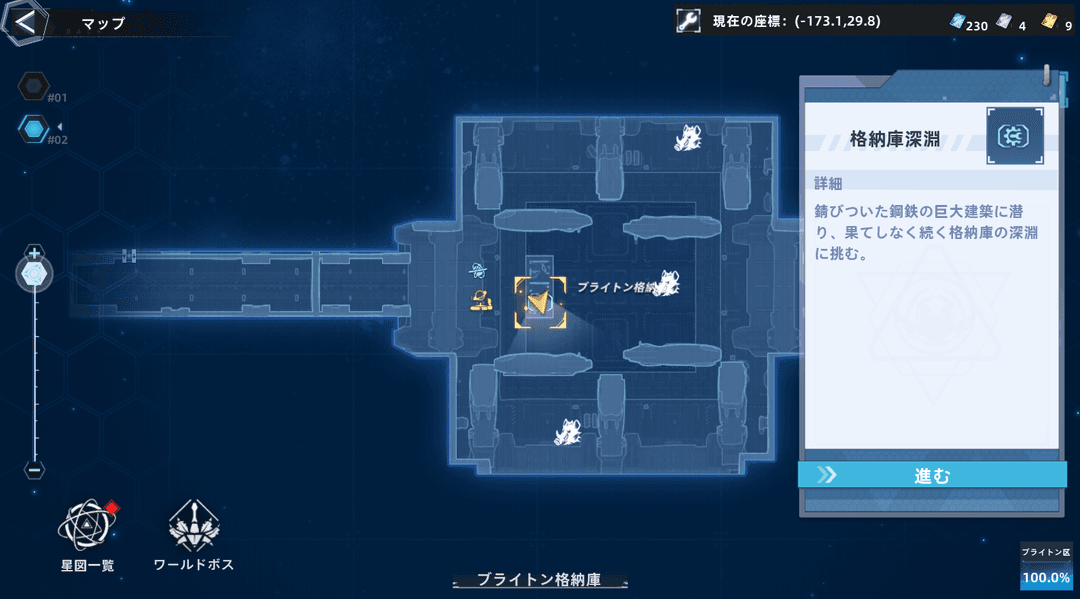Open the ブライトン区 100.0% exploration progress

click(1046, 568)
